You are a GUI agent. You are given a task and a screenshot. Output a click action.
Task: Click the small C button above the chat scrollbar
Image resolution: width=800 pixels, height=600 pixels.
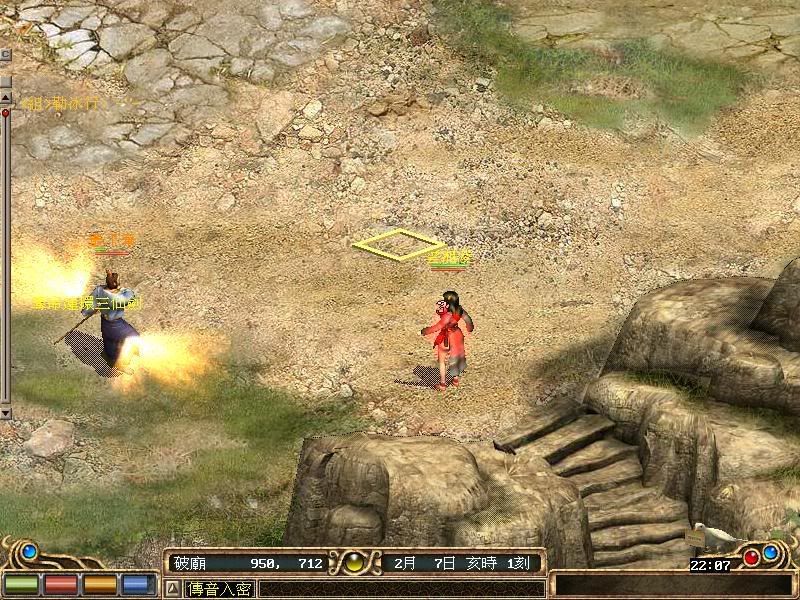5,53
